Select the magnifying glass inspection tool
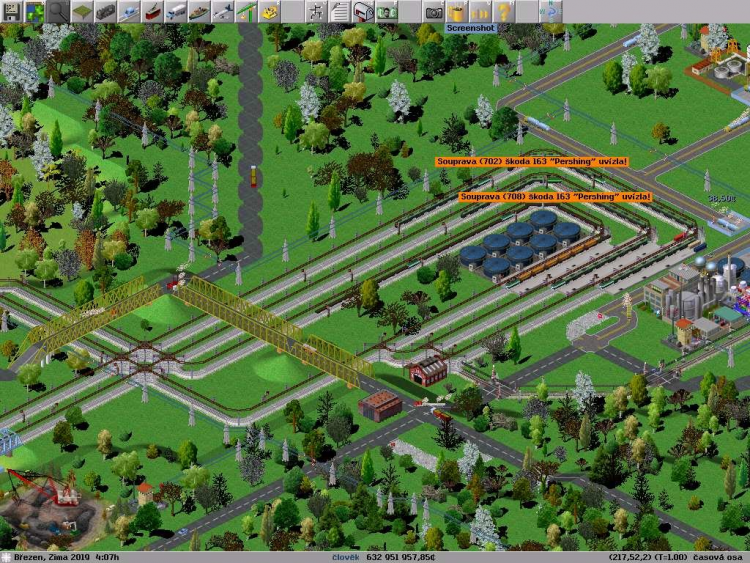 (x=59, y=11)
